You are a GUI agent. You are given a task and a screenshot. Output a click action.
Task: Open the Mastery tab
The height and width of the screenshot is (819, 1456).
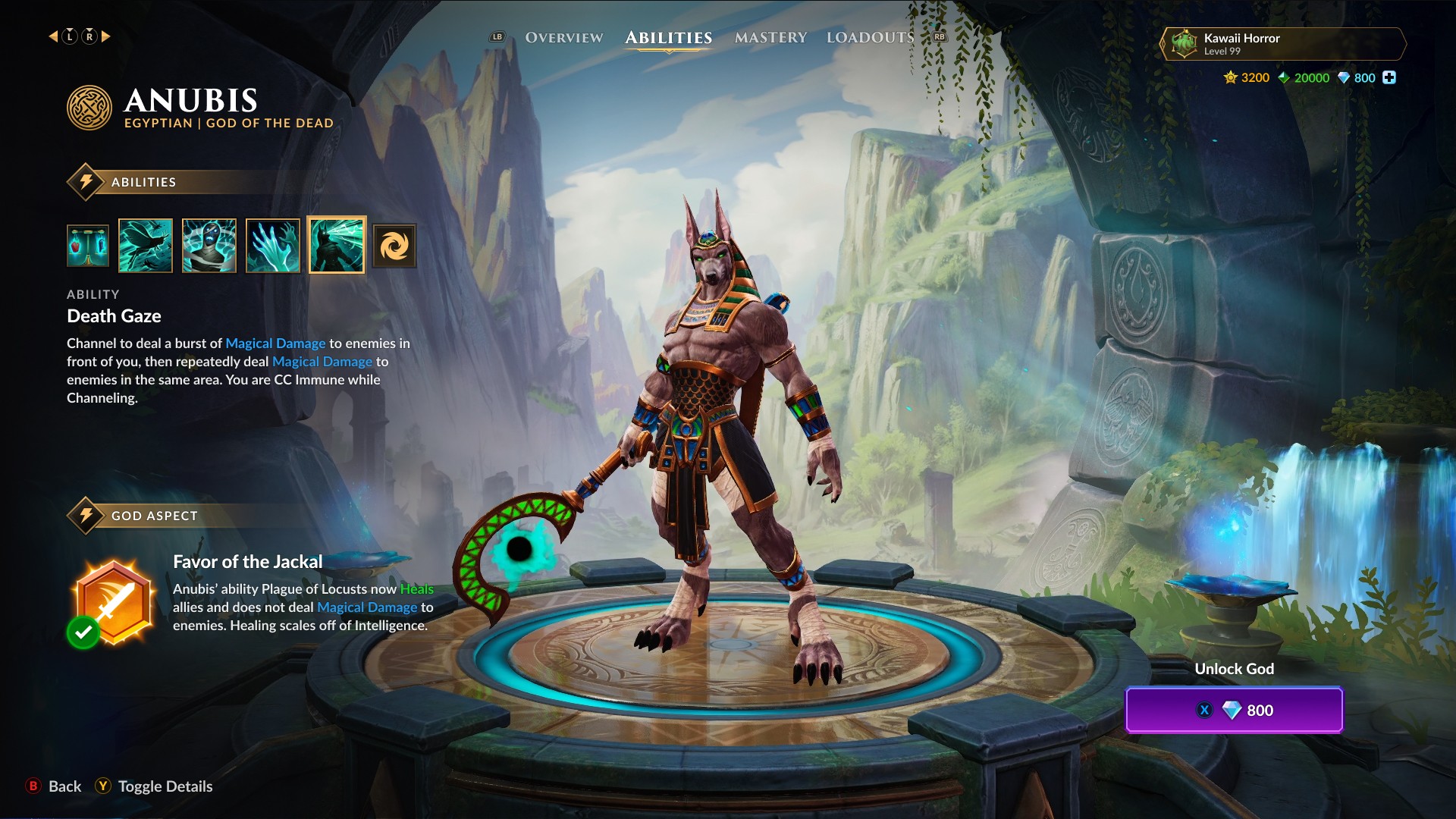tap(770, 37)
